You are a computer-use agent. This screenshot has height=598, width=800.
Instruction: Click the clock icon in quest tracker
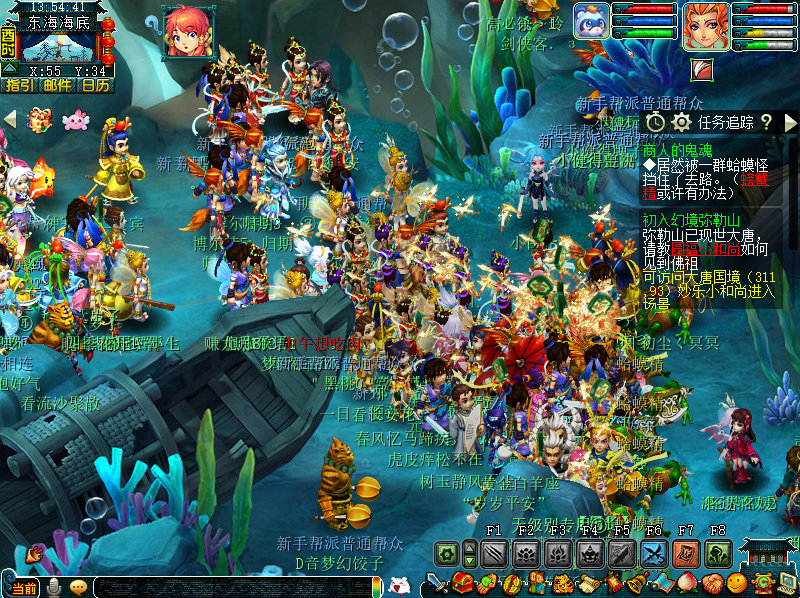pyautogui.click(x=655, y=122)
